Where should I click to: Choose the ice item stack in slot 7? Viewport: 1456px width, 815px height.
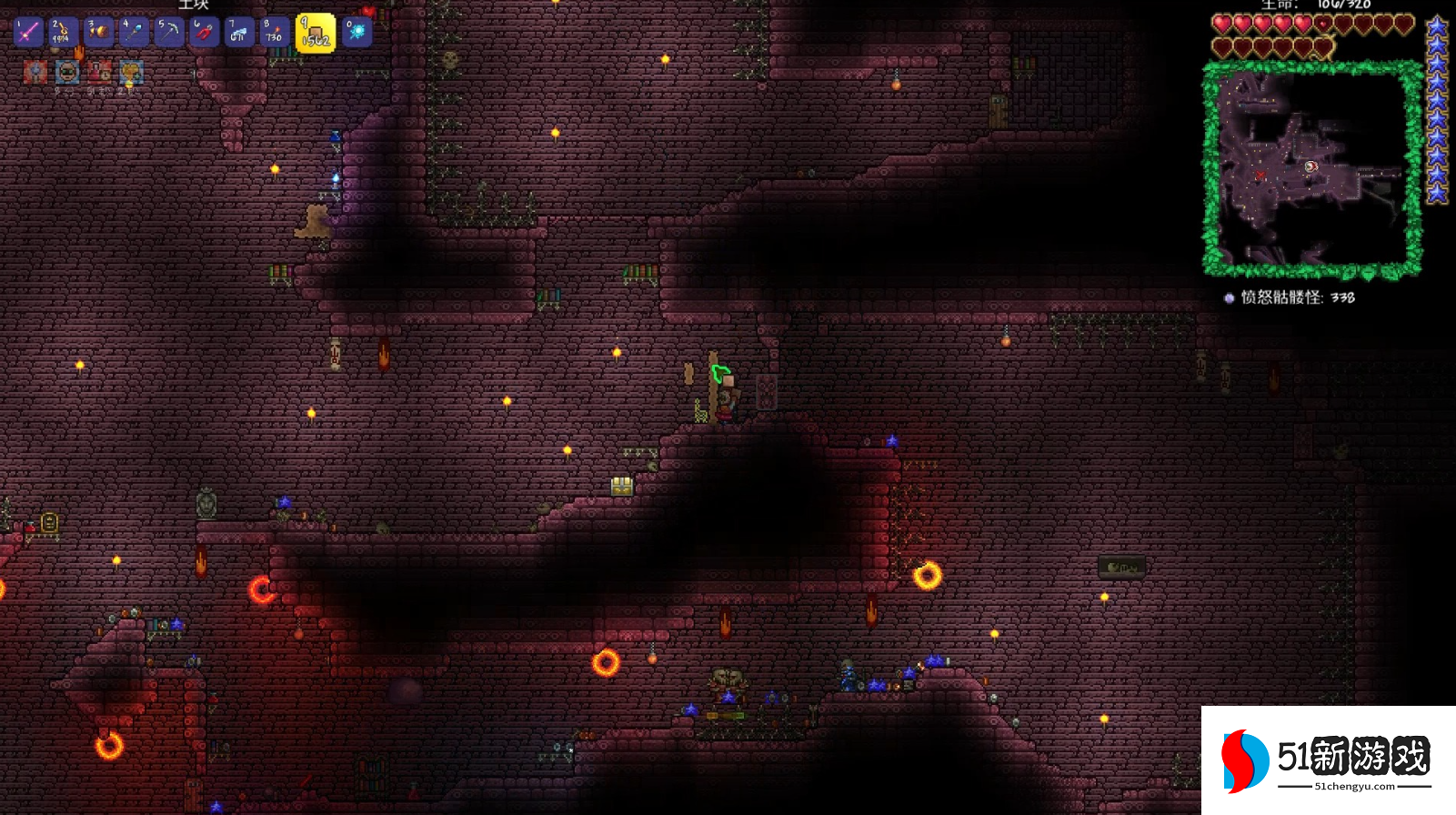click(x=239, y=33)
